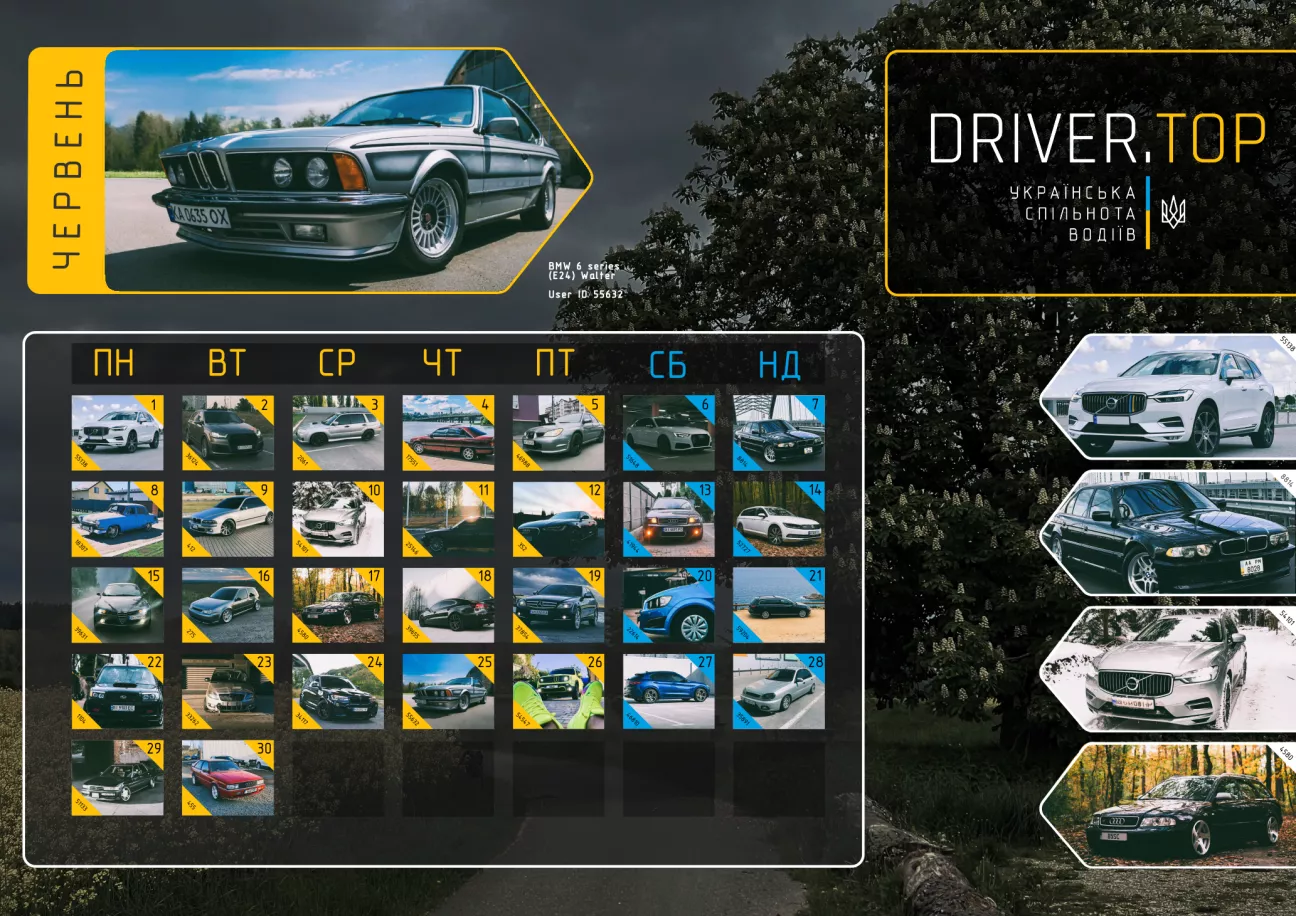
Task: Select the day 20 blue car thumbnail
Action: [668, 606]
